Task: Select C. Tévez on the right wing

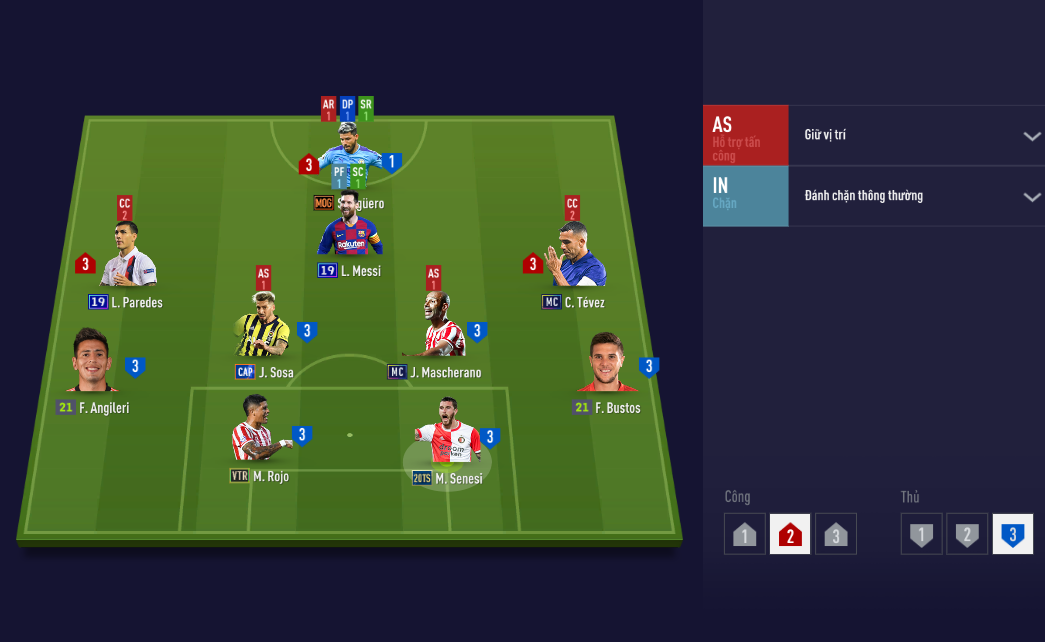Action: [577, 259]
